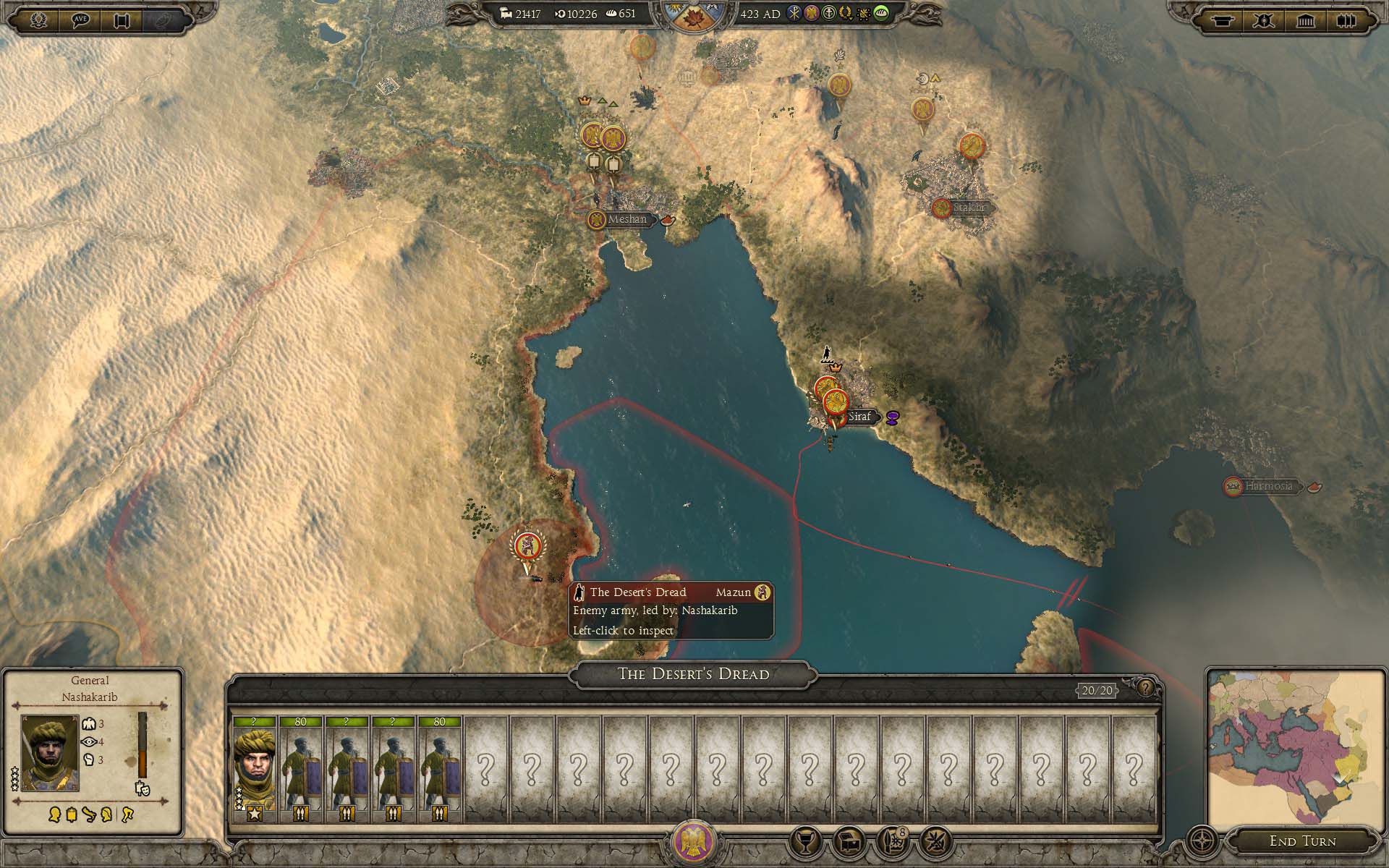Open the anvil button in top-right bar
This screenshot has width=1389, height=868.
1222,20
